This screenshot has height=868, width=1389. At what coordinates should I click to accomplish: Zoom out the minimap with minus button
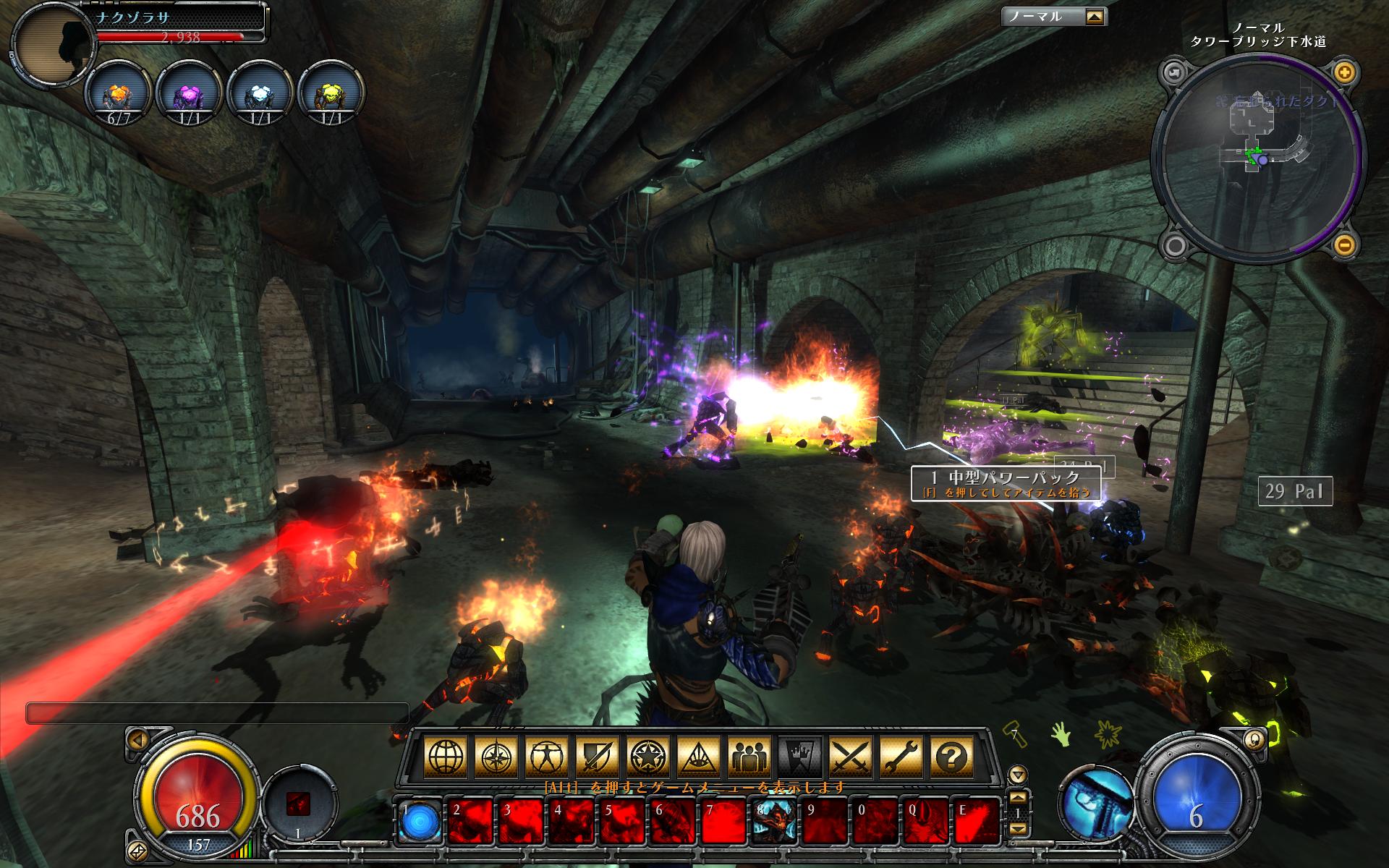click(x=1344, y=246)
